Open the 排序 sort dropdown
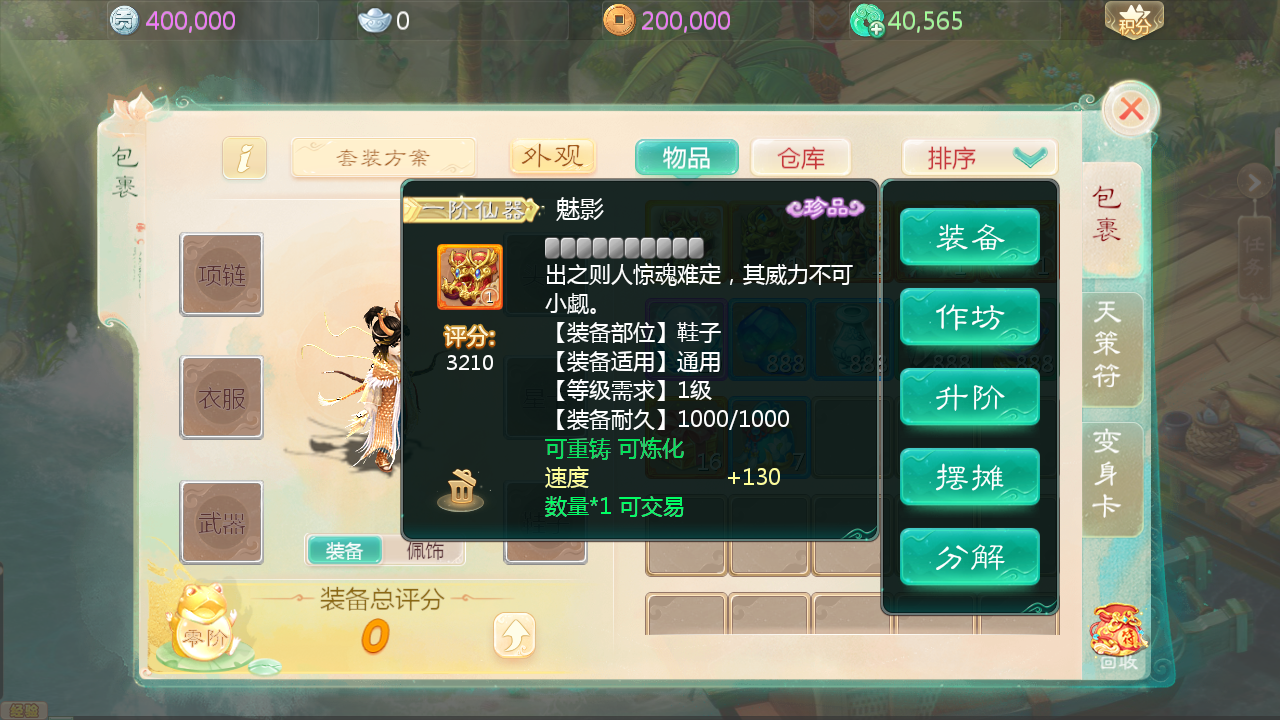This screenshot has height=720, width=1280. click(x=978, y=157)
